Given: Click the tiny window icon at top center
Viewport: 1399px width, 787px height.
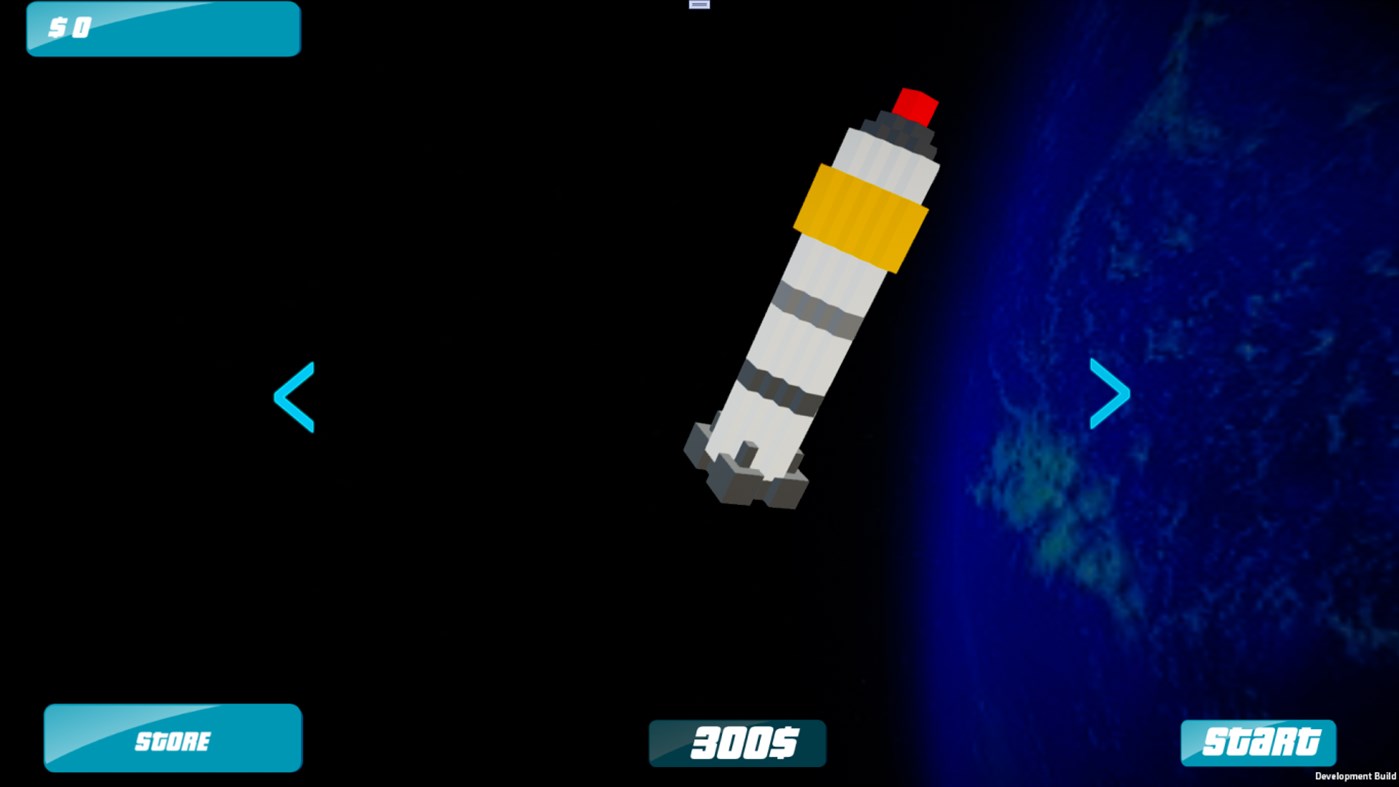Looking at the screenshot, I should [x=697, y=5].
